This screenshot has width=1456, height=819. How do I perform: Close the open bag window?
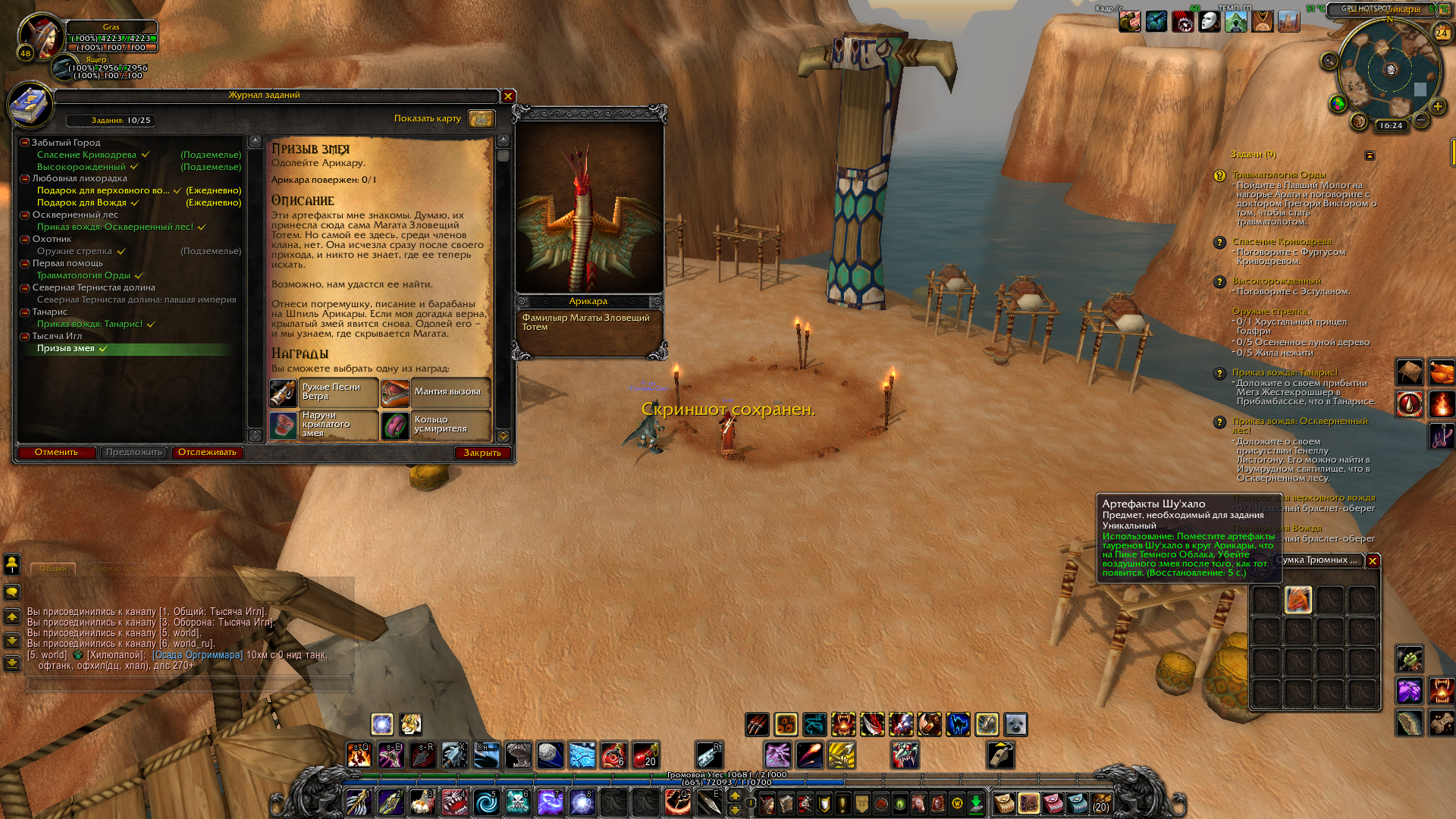(1373, 561)
